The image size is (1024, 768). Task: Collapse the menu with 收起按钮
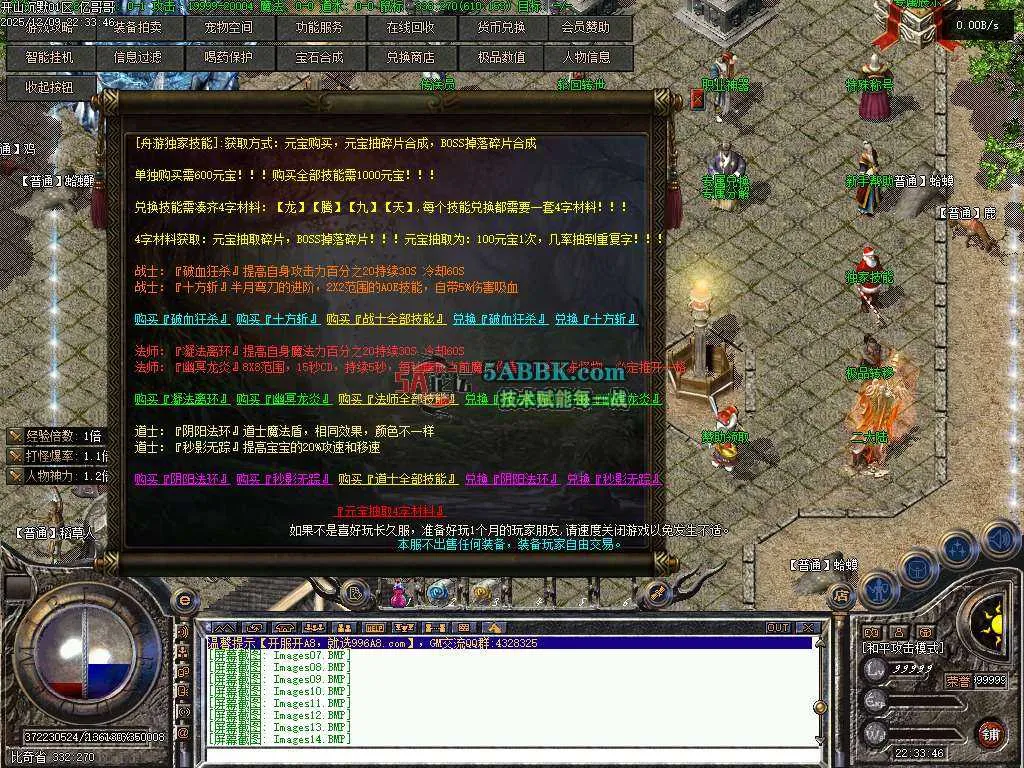(49, 87)
